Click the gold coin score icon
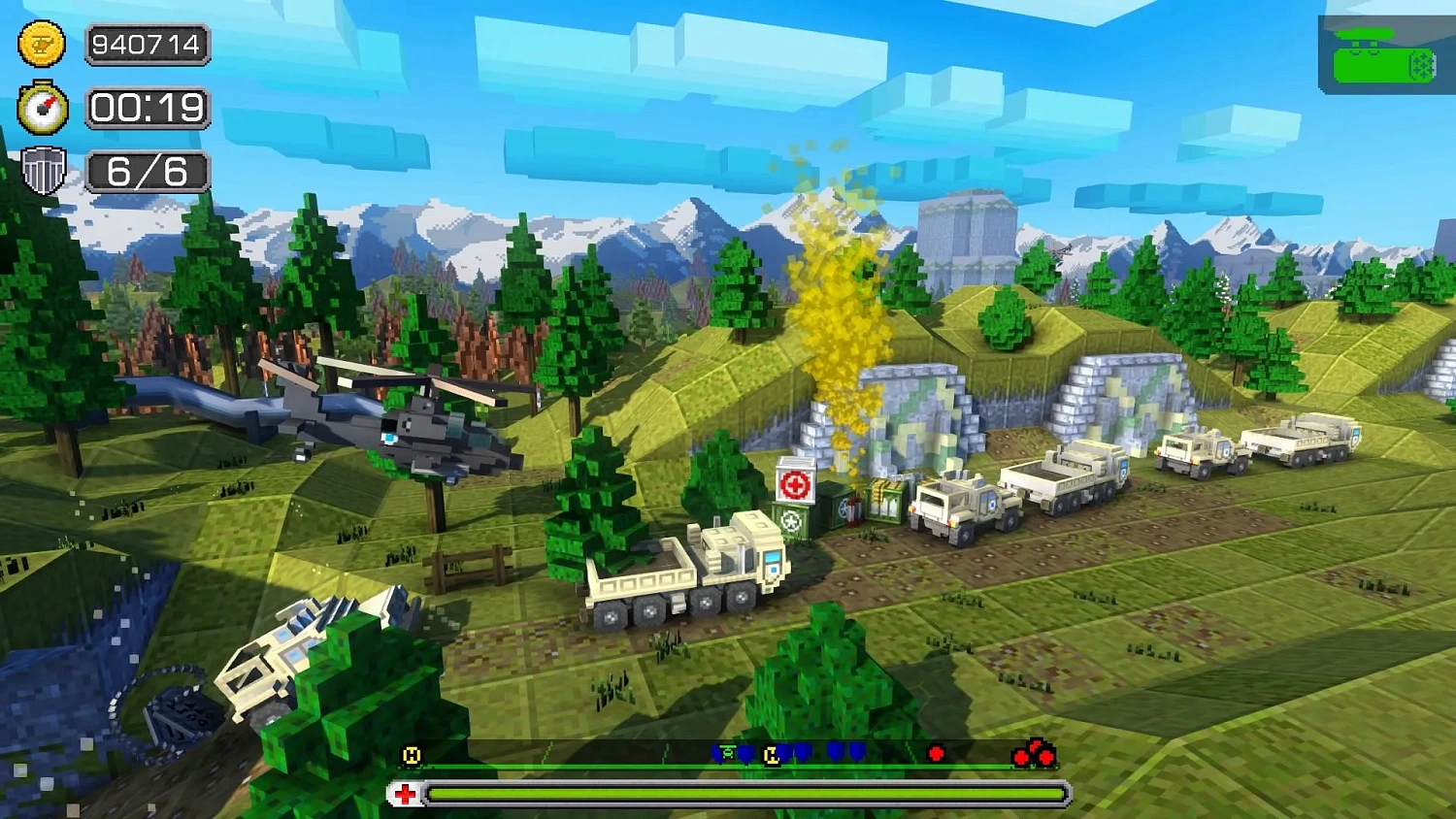The width and height of the screenshot is (1456, 819). point(41,45)
